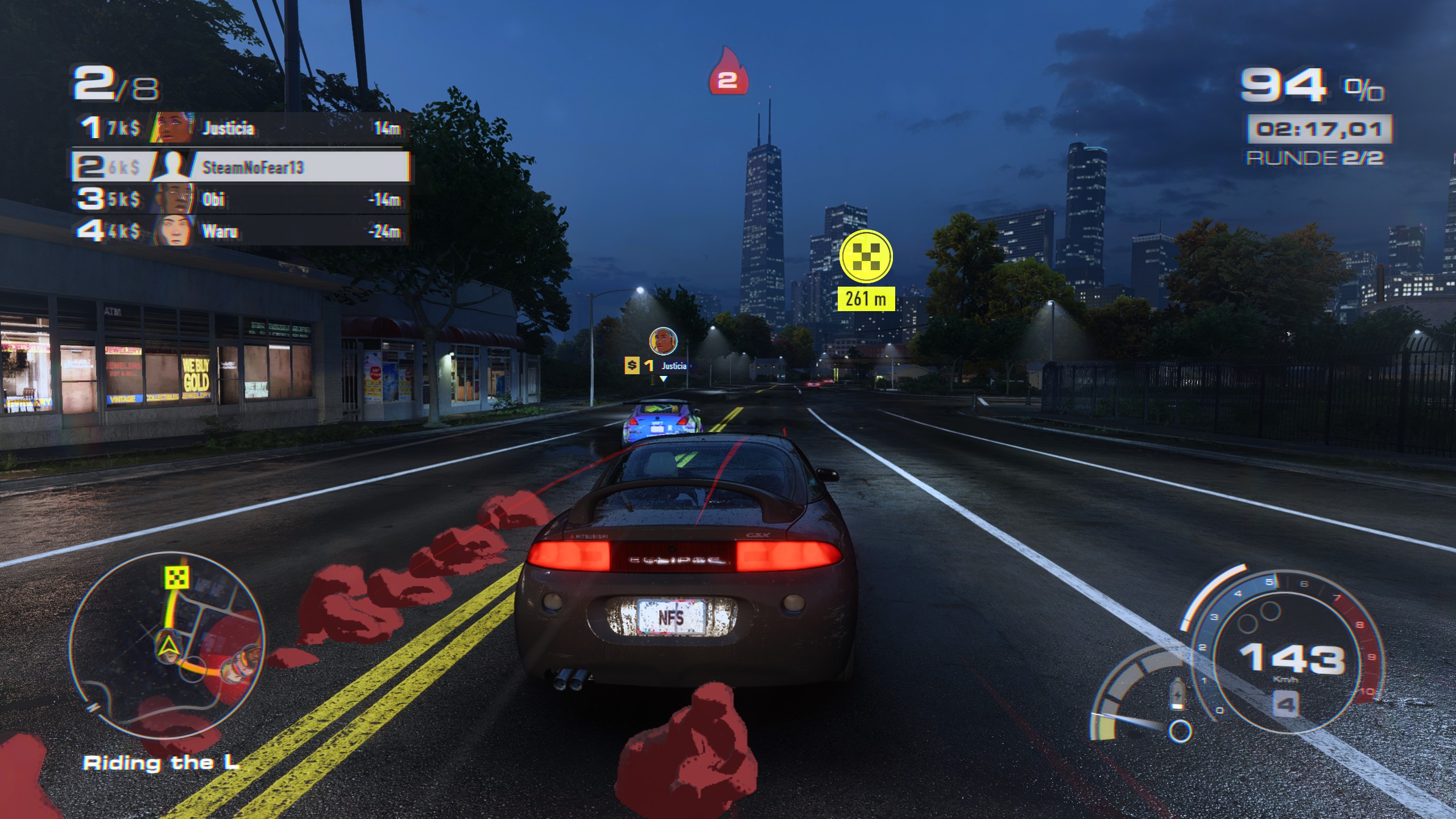This screenshot has height=819, width=1456.
Task: Select the yellow checkered finish line waypoint
Action: point(866,256)
